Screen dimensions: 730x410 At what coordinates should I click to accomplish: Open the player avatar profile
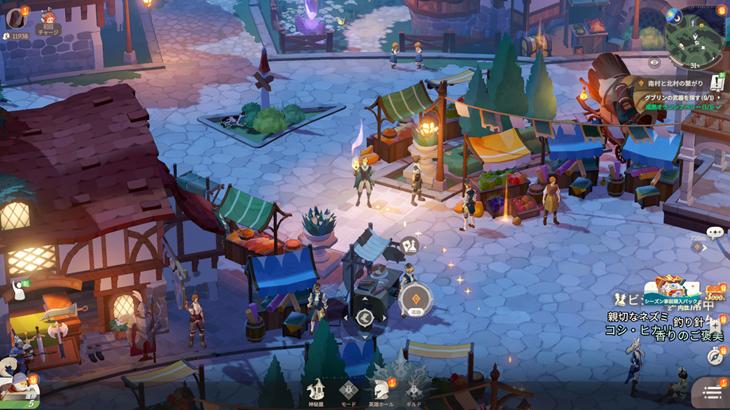tap(15, 17)
